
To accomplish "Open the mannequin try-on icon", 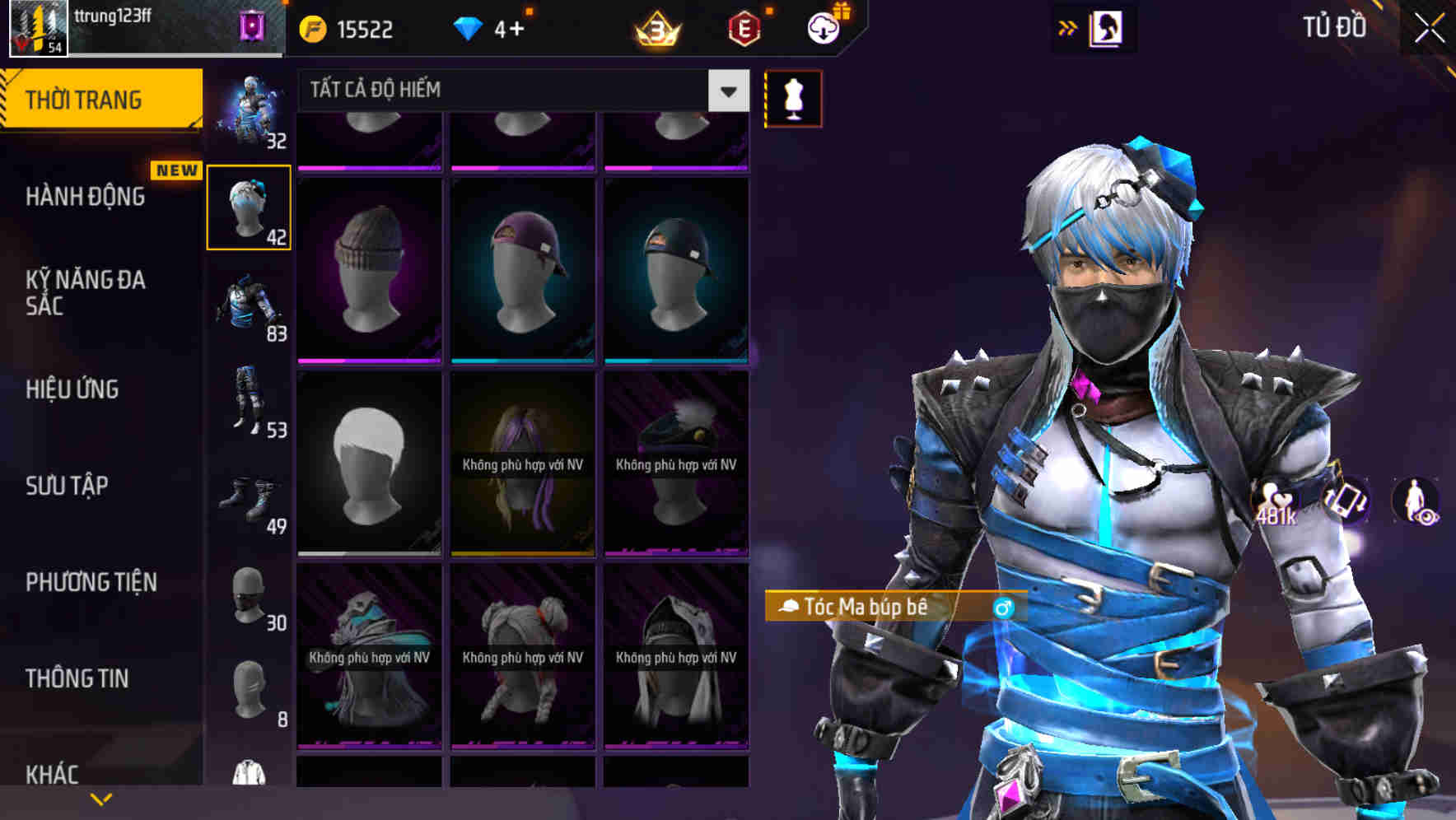I will pos(792,98).
